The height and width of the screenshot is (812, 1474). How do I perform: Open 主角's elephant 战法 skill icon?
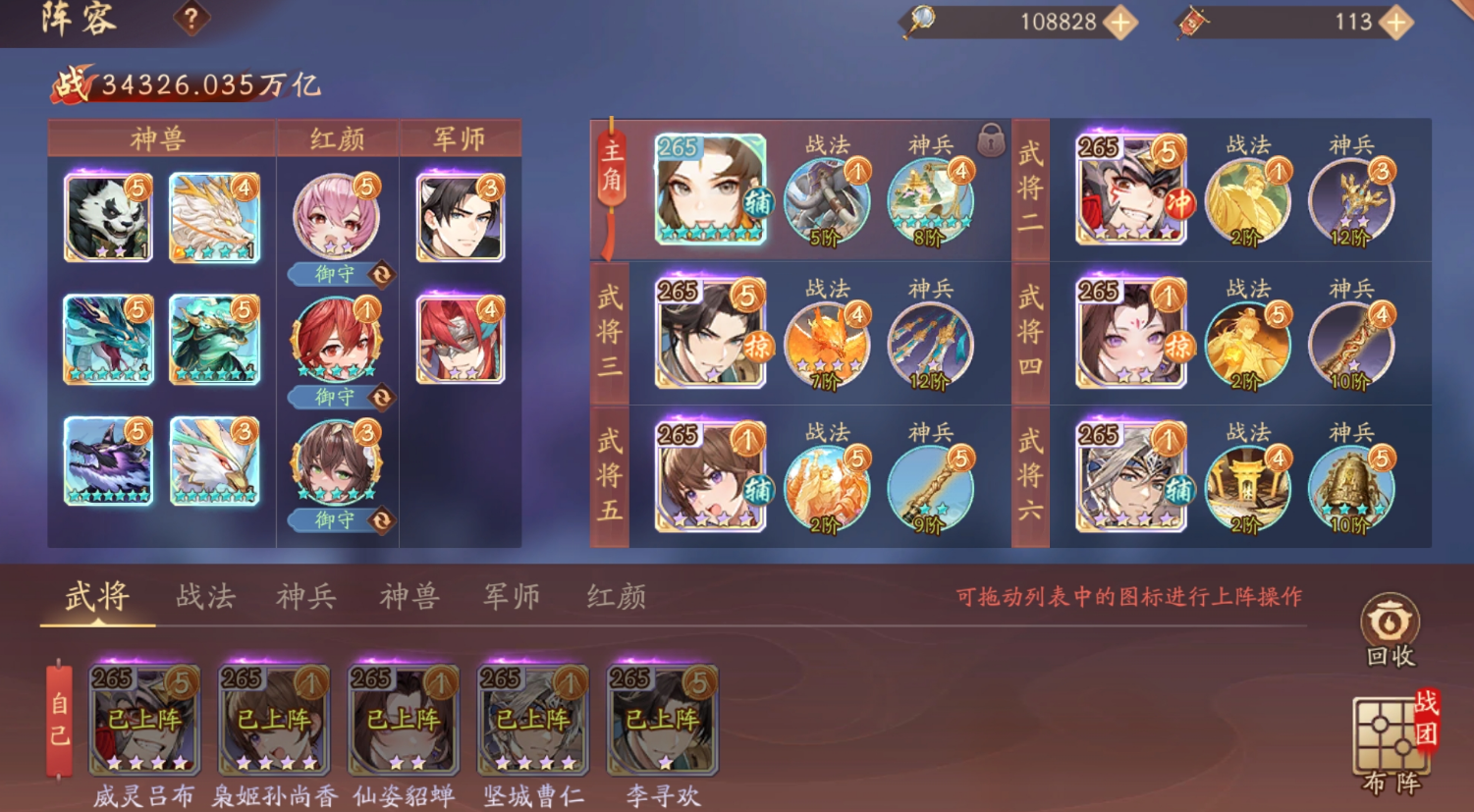point(826,195)
